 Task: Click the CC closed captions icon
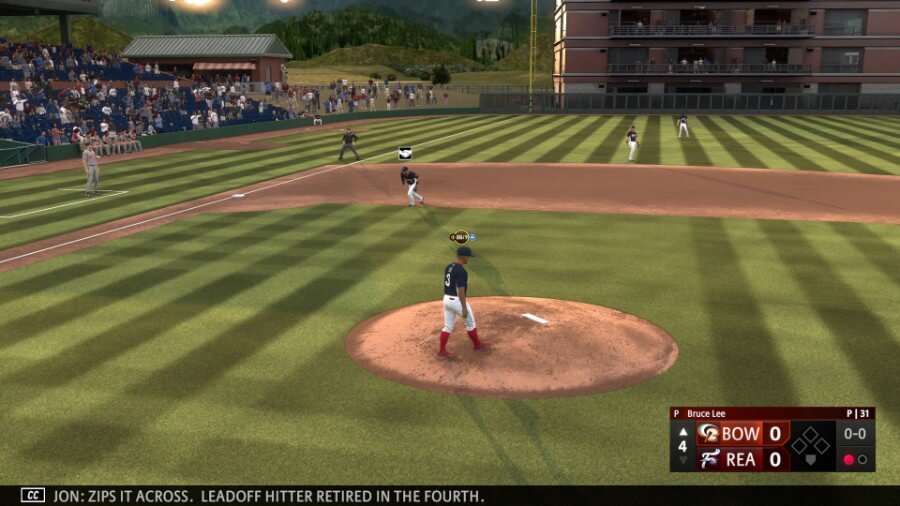click(33, 495)
